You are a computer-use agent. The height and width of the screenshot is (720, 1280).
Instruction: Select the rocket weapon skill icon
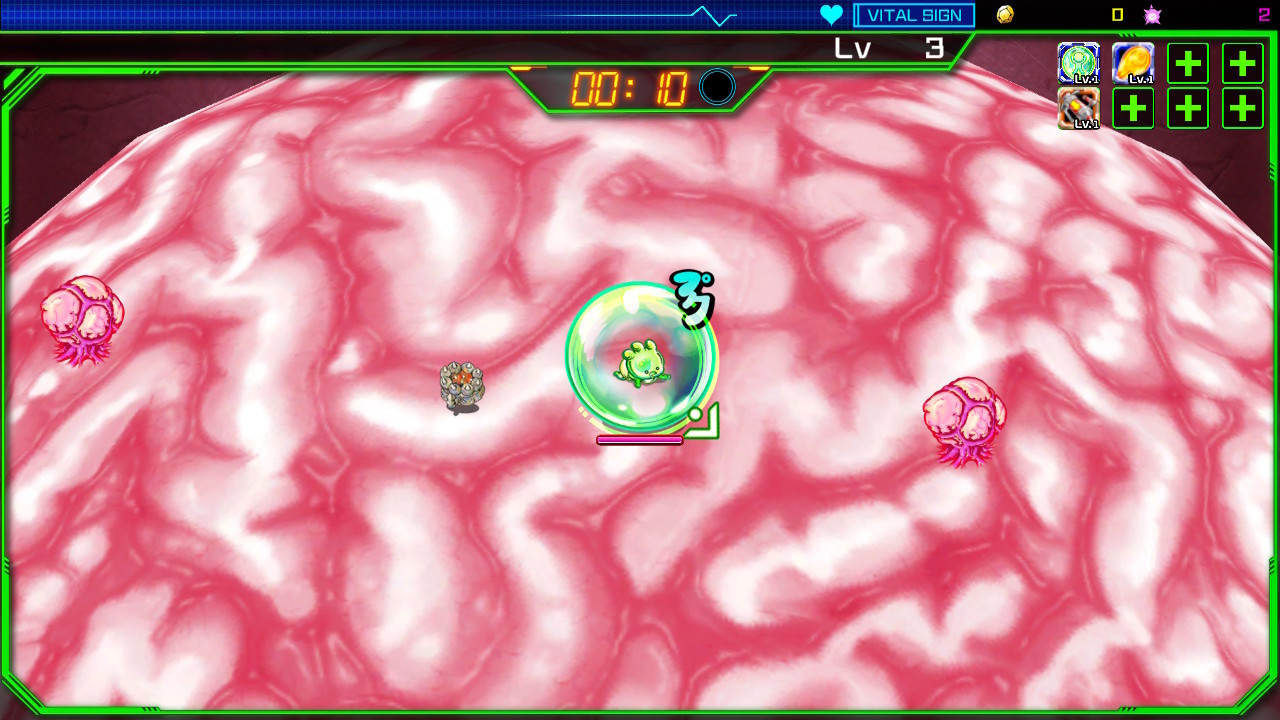click(1079, 108)
